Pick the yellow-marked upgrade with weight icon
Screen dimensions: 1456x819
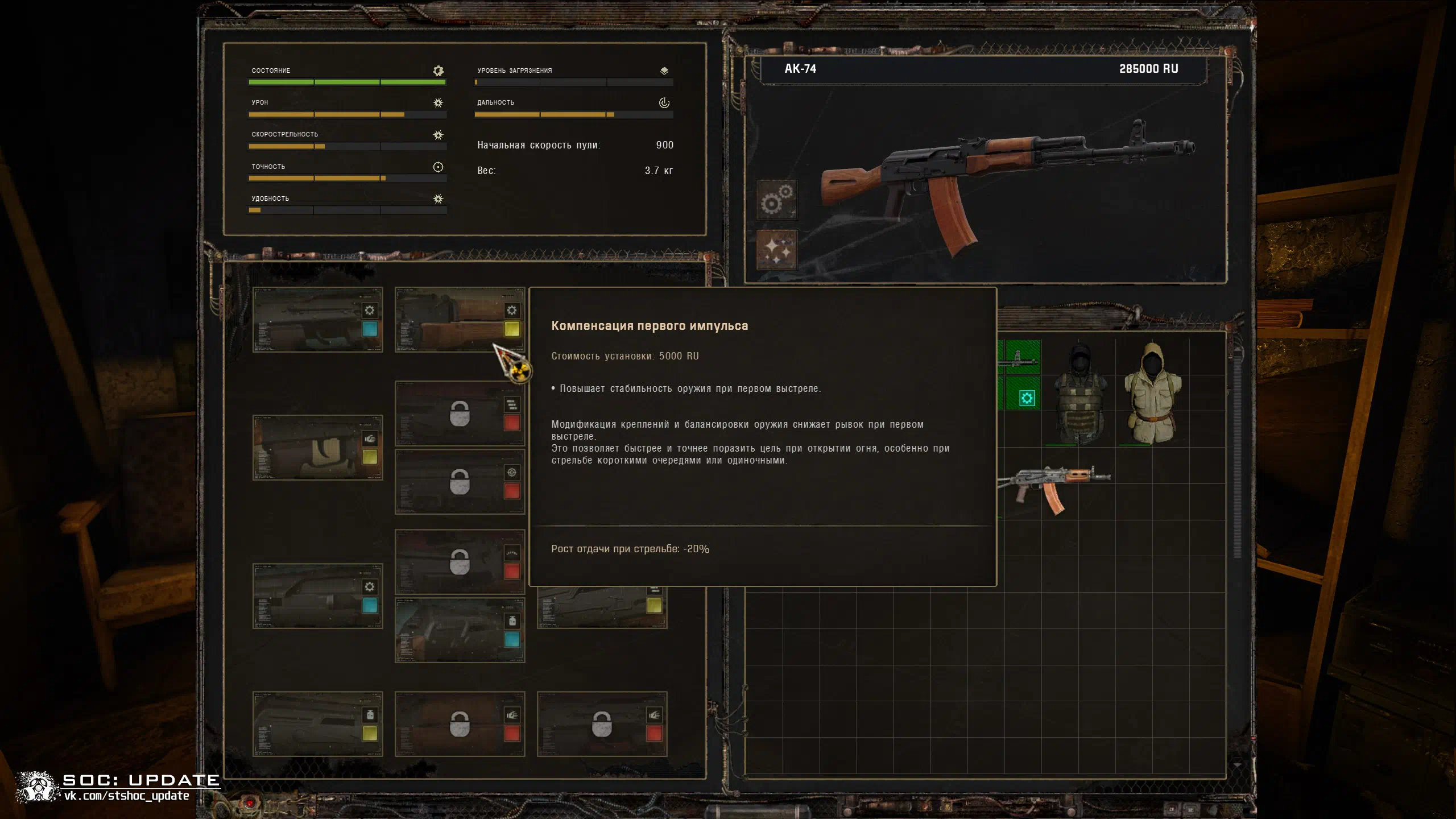click(x=317, y=724)
